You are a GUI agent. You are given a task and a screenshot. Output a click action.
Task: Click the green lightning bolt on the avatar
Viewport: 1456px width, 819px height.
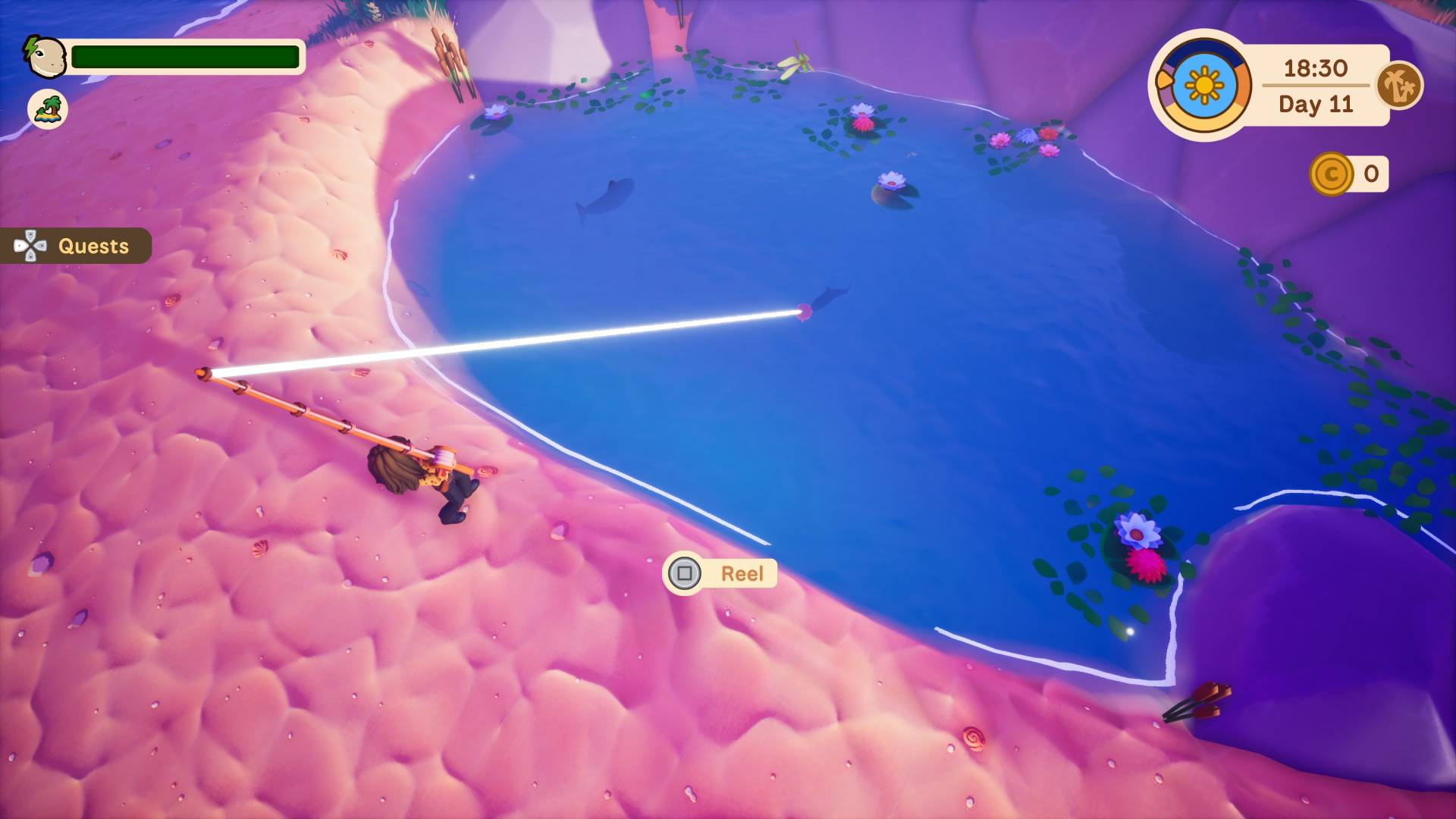pyautogui.click(x=32, y=45)
